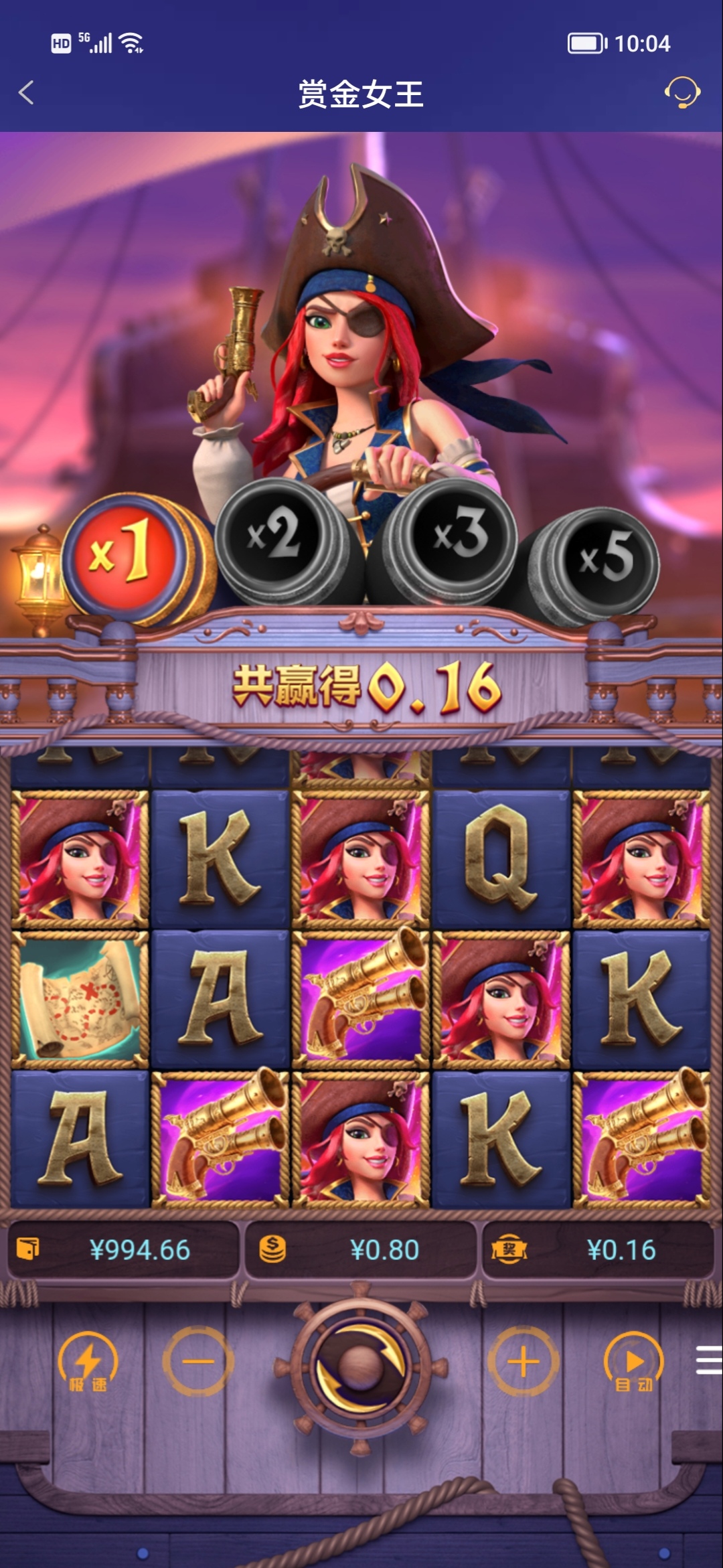Screen dimensions: 723x1568
Task: Open customer support headset icon
Action: point(681,93)
